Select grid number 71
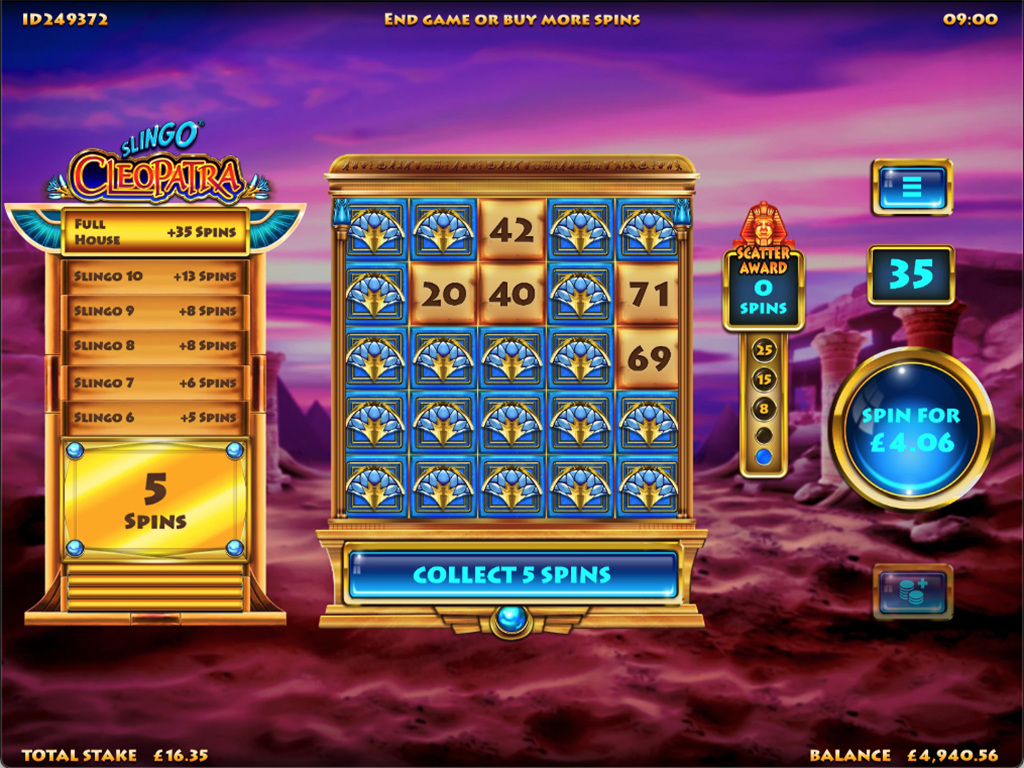The image size is (1024, 768). (648, 294)
